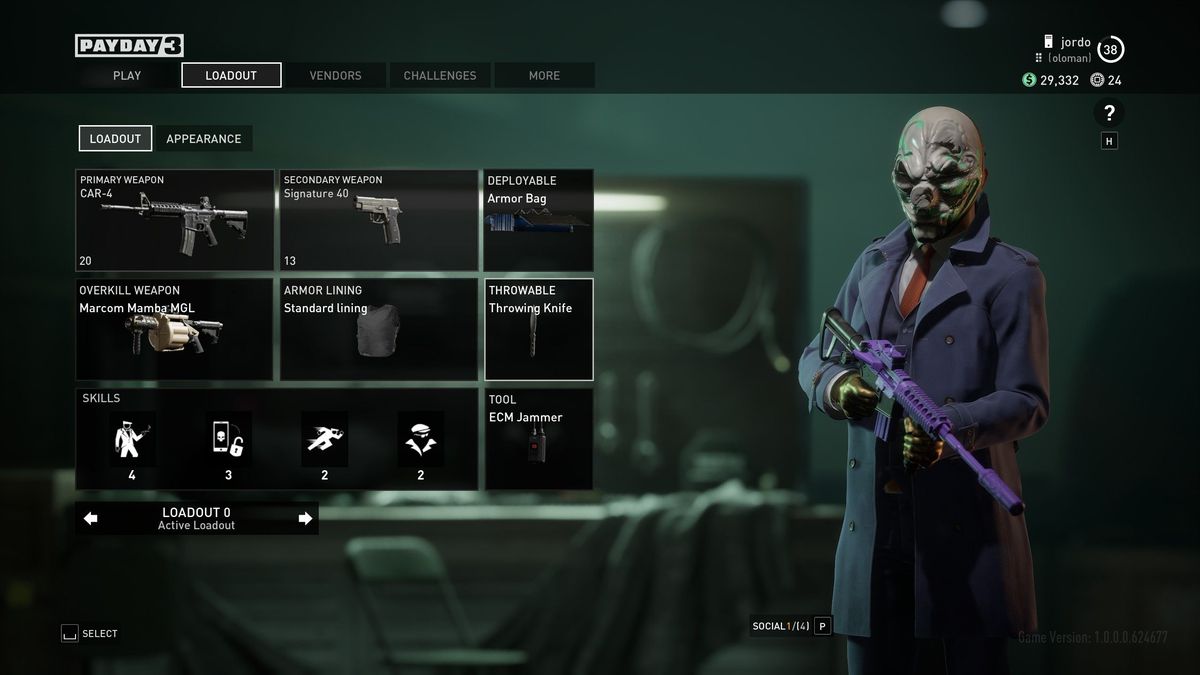Click the gunman skill icon
1200x675 pixels.
pyautogui.click(x=132, y=439)
